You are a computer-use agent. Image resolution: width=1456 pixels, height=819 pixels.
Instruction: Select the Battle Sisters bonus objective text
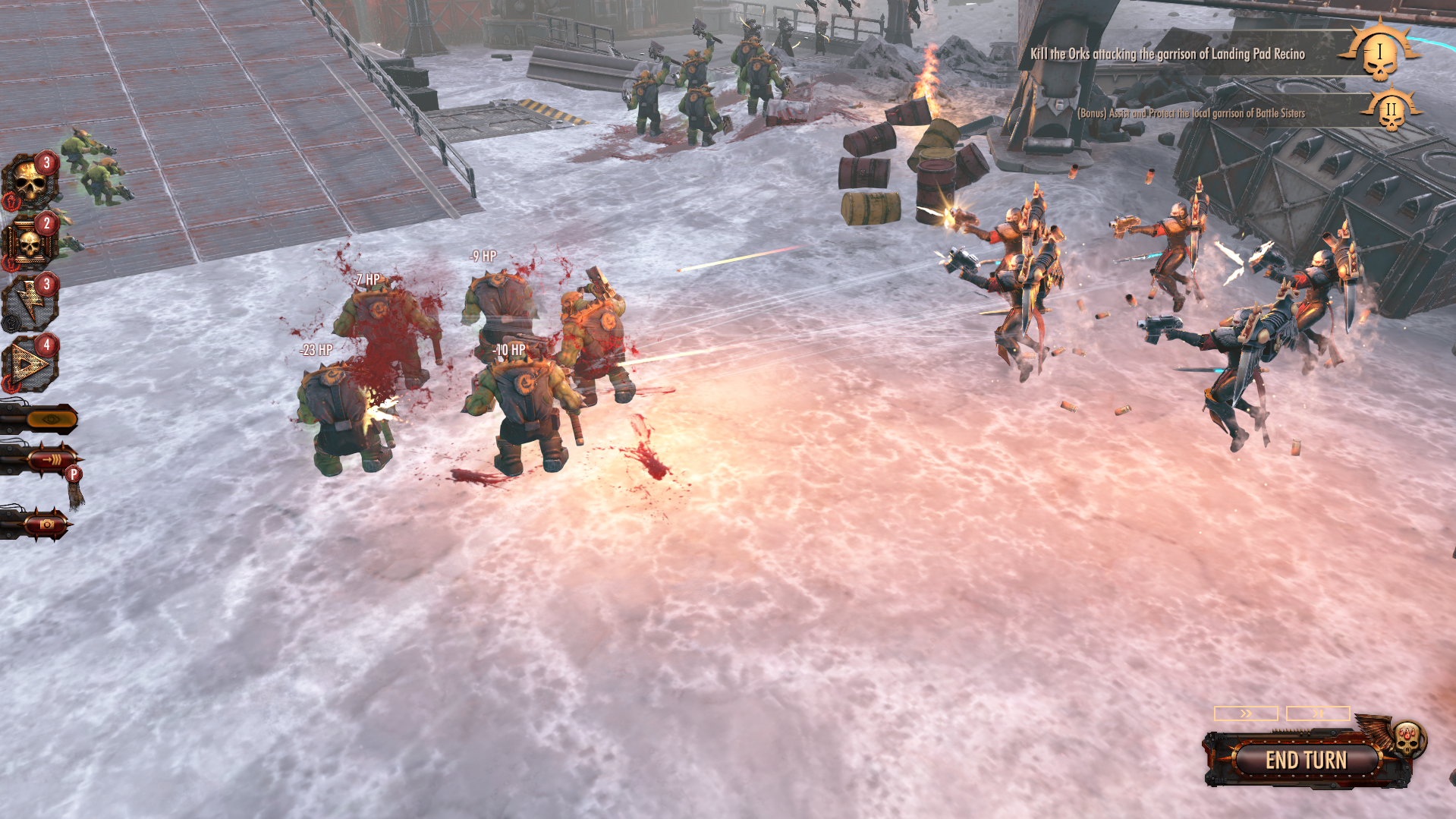(1191, 112)
